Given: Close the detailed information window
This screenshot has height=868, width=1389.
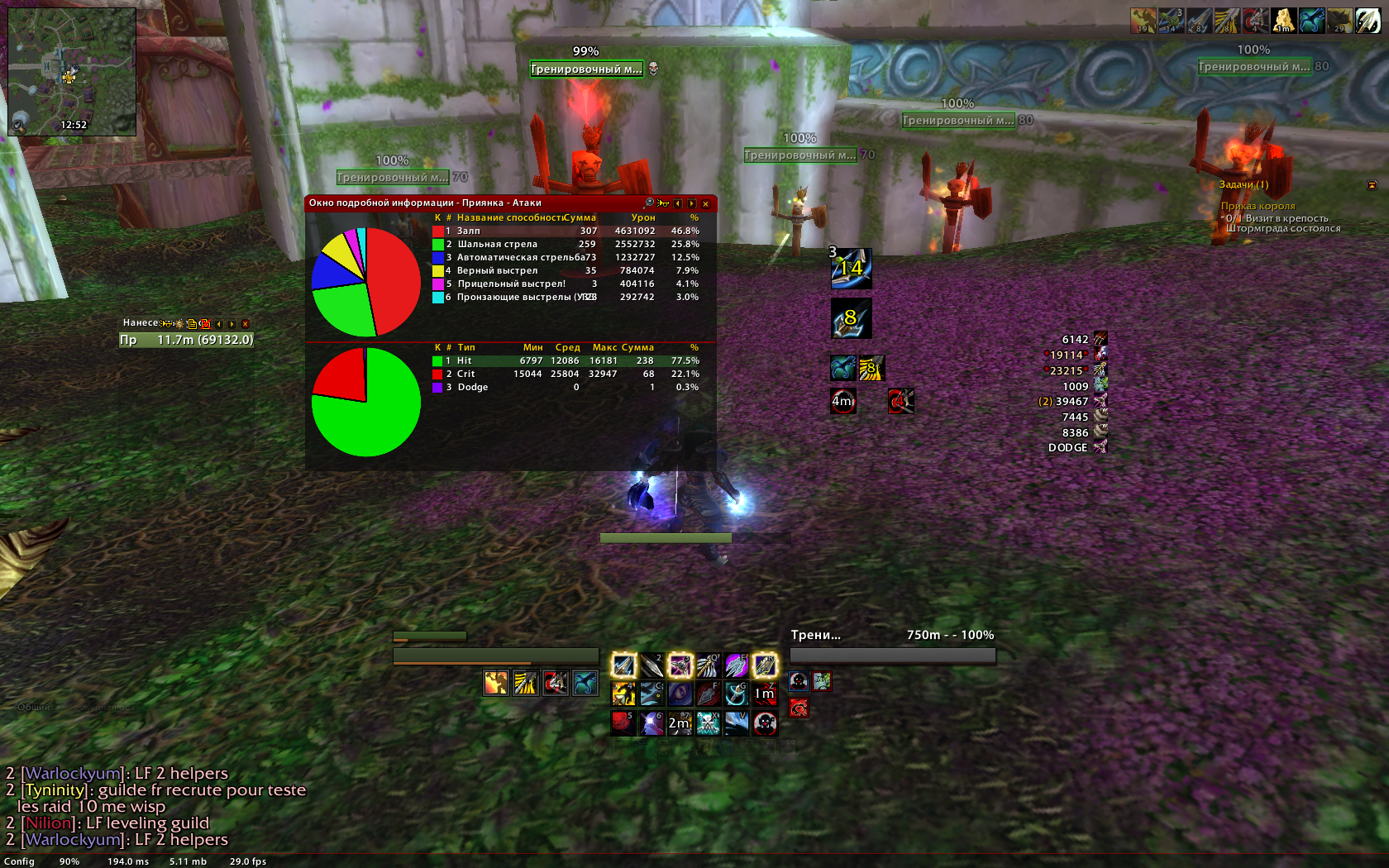Looking at the screenshot, I should click(705, 203).
